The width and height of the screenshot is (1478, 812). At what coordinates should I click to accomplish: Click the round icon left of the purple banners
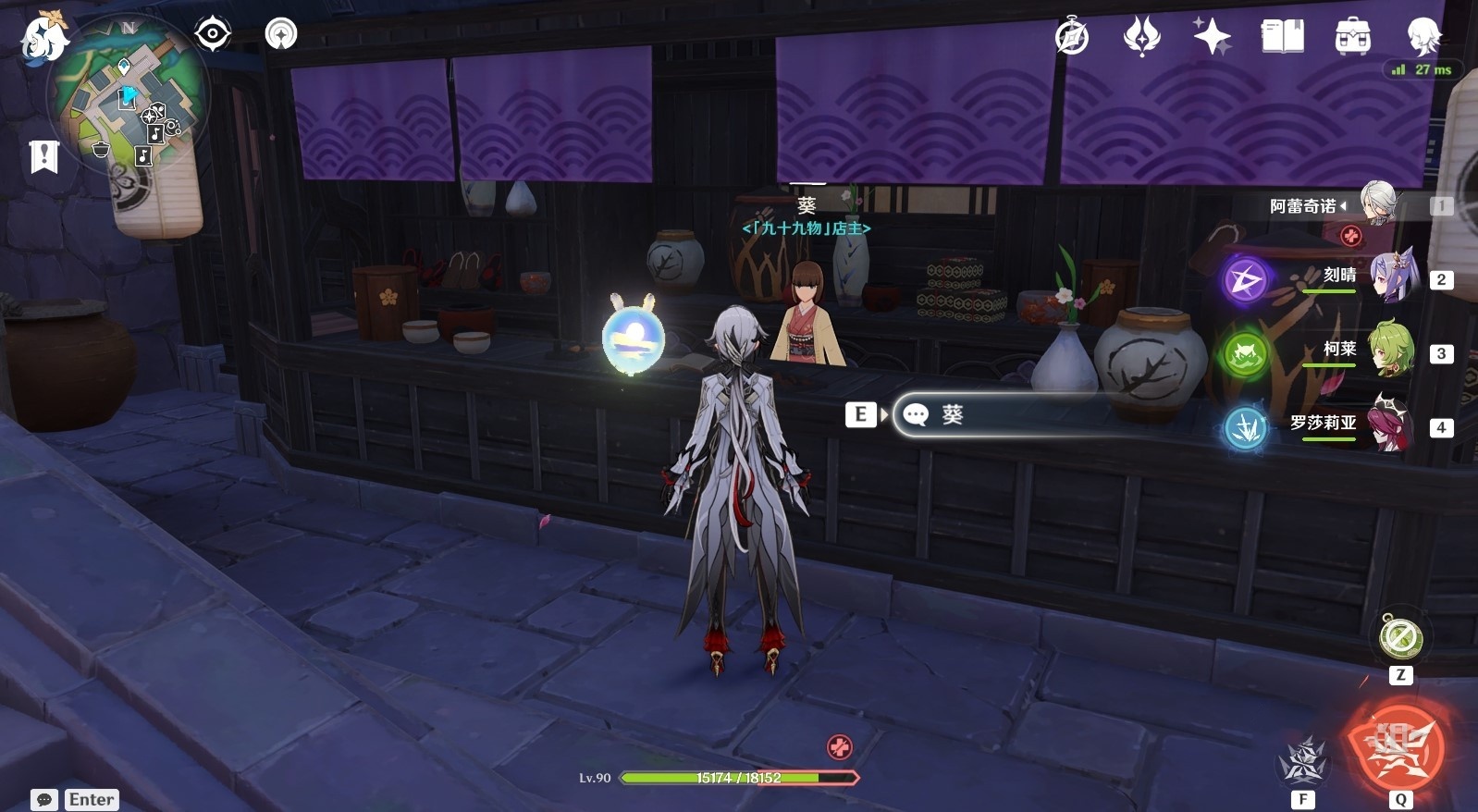pos(281,35)
